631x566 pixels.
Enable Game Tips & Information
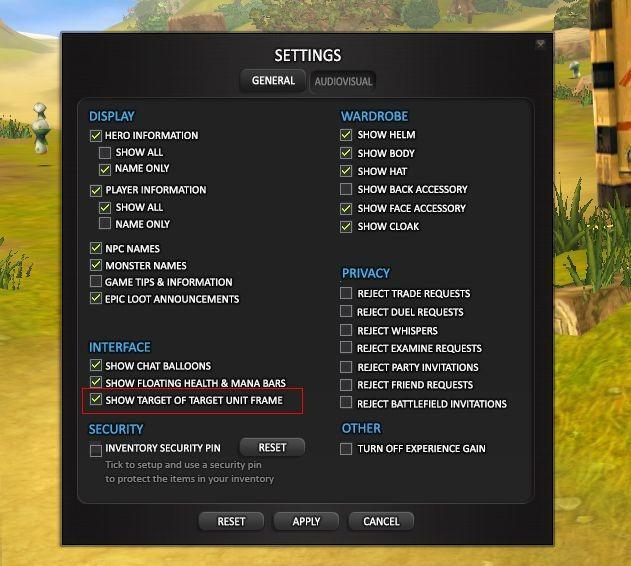(x=96, y=282)
